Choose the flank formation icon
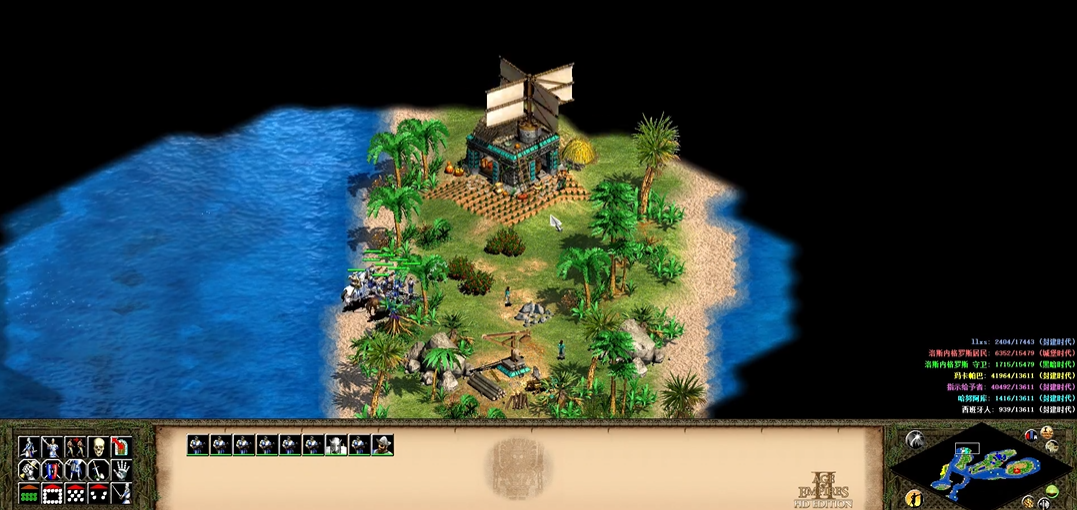 pos(98,493)
